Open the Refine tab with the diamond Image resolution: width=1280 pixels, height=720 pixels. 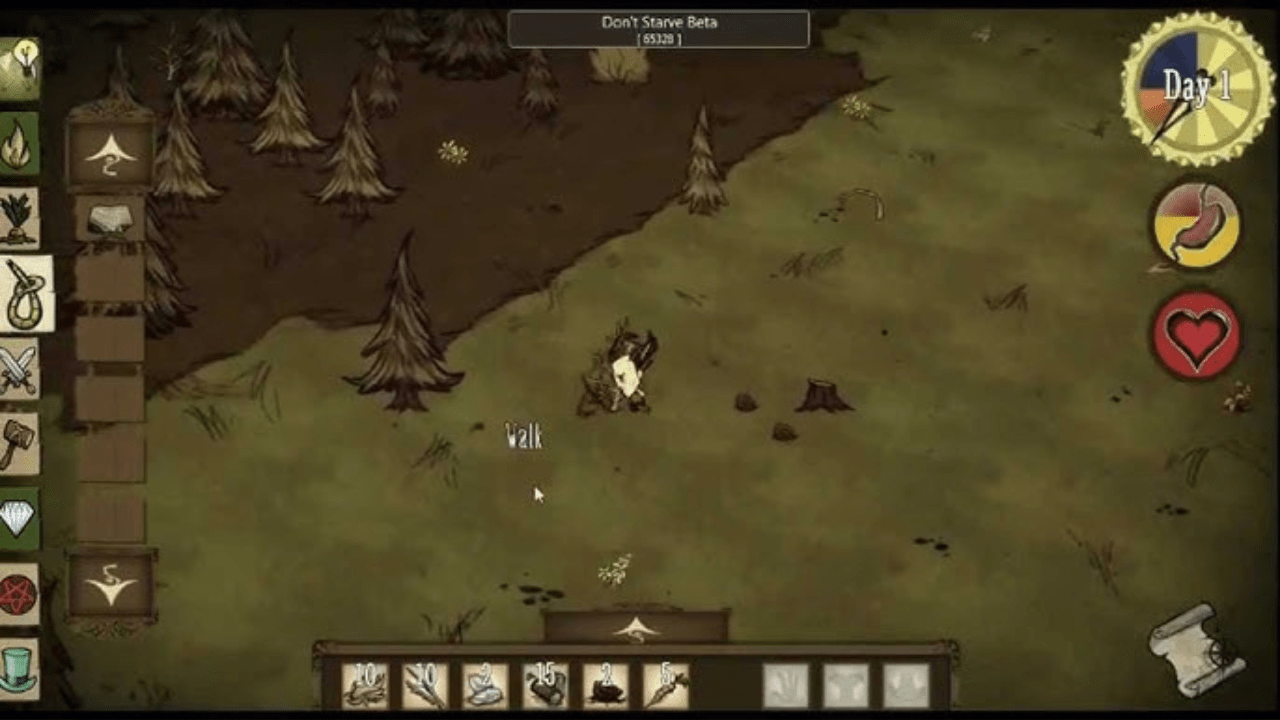[18, 518]
